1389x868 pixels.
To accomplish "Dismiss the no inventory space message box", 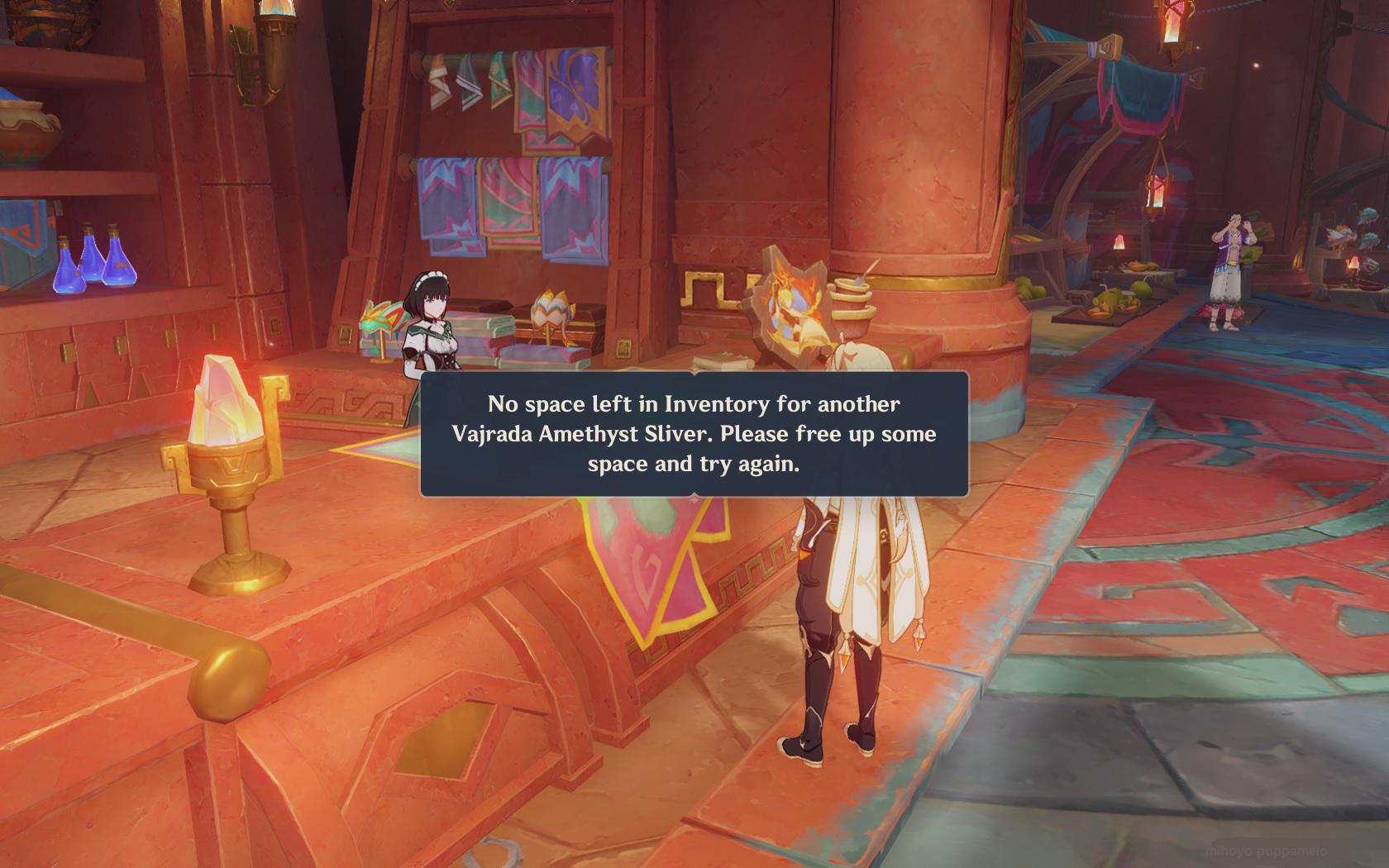I will 694,434.
